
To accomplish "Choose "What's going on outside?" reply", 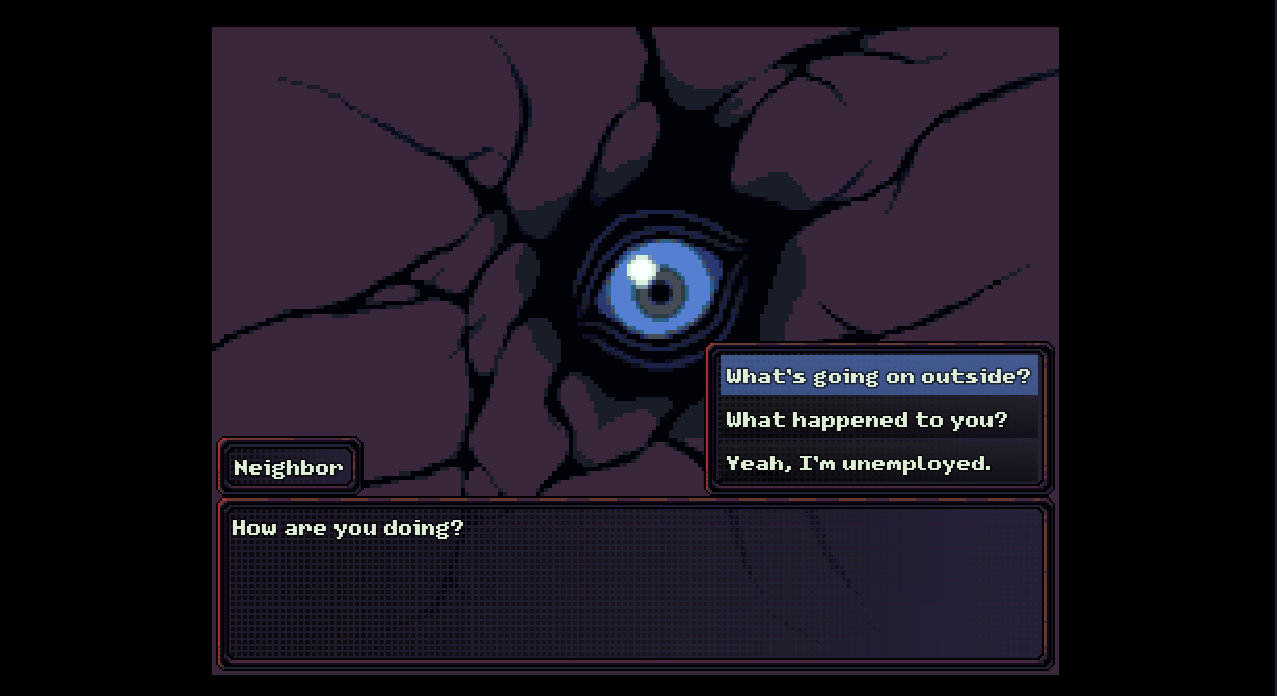I will coord(877,376).
